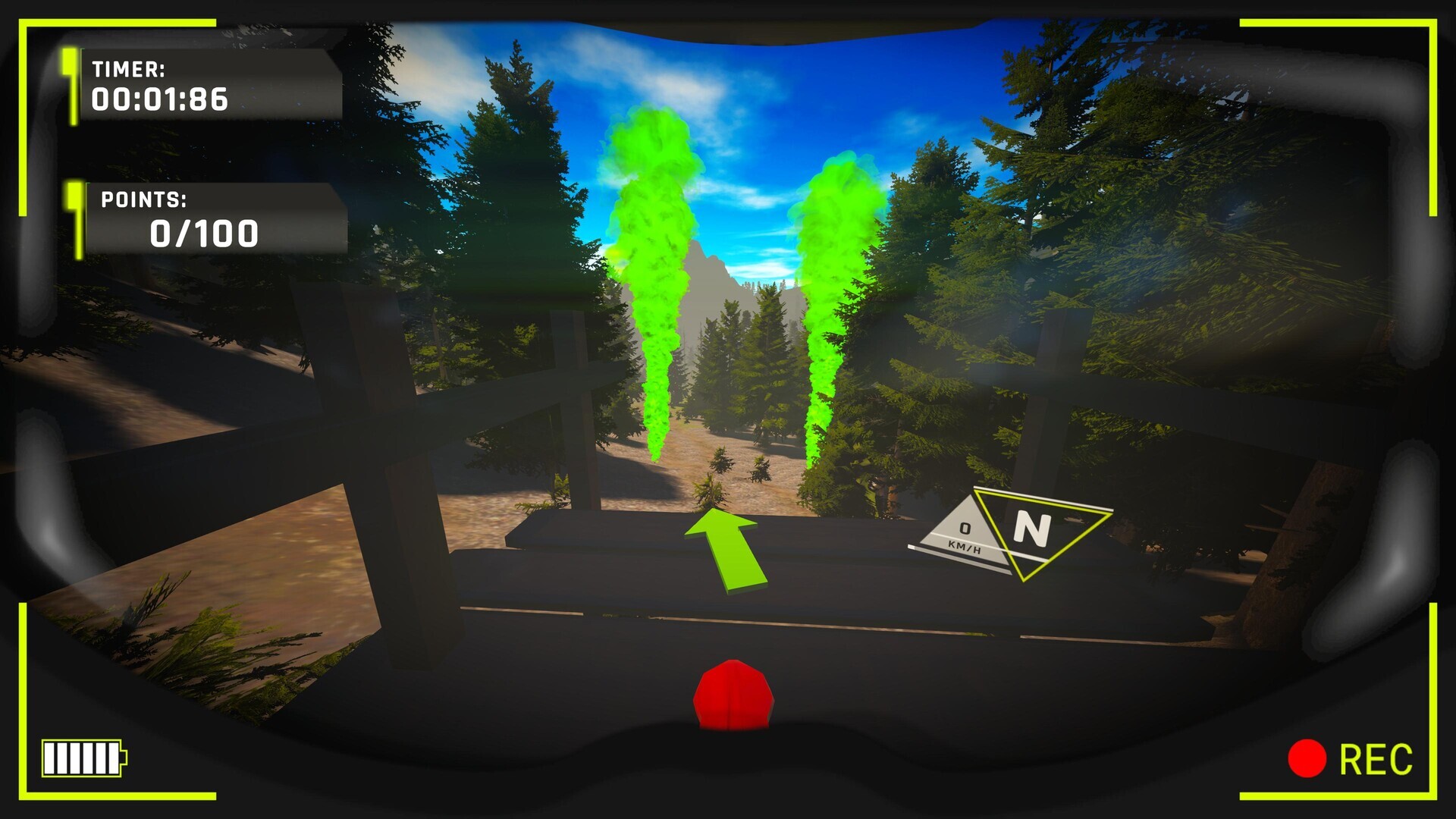
Task: Toggle the timer display
Action: [157, 99]
